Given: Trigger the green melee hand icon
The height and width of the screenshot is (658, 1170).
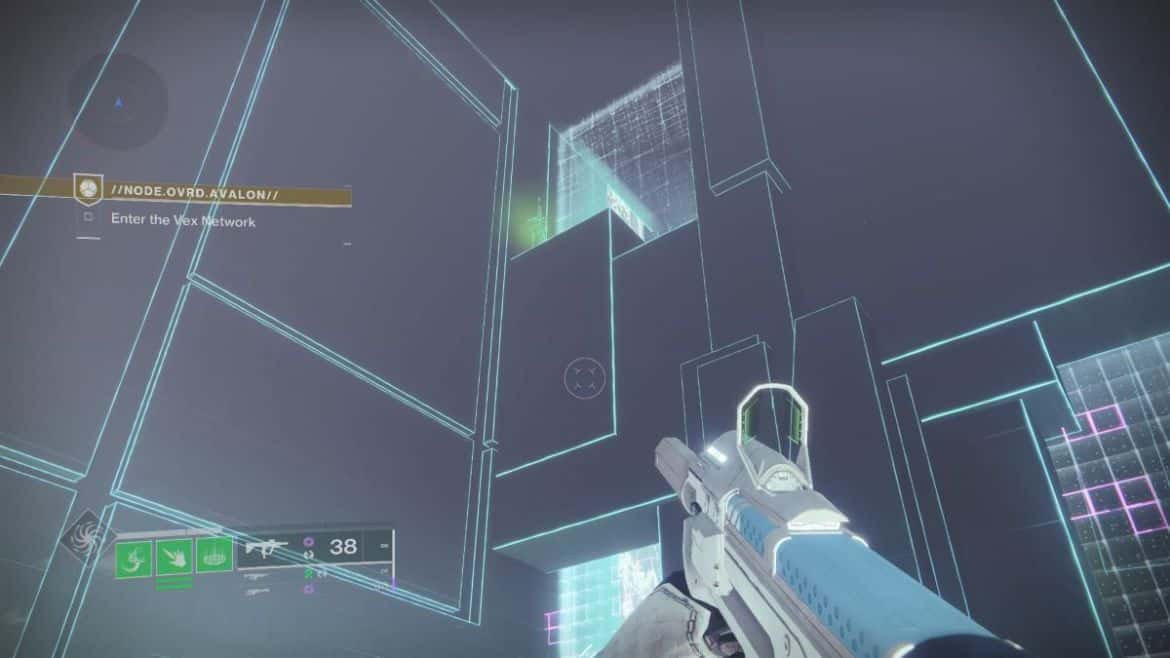Looking at the screenshot, I should click(173, 555).
